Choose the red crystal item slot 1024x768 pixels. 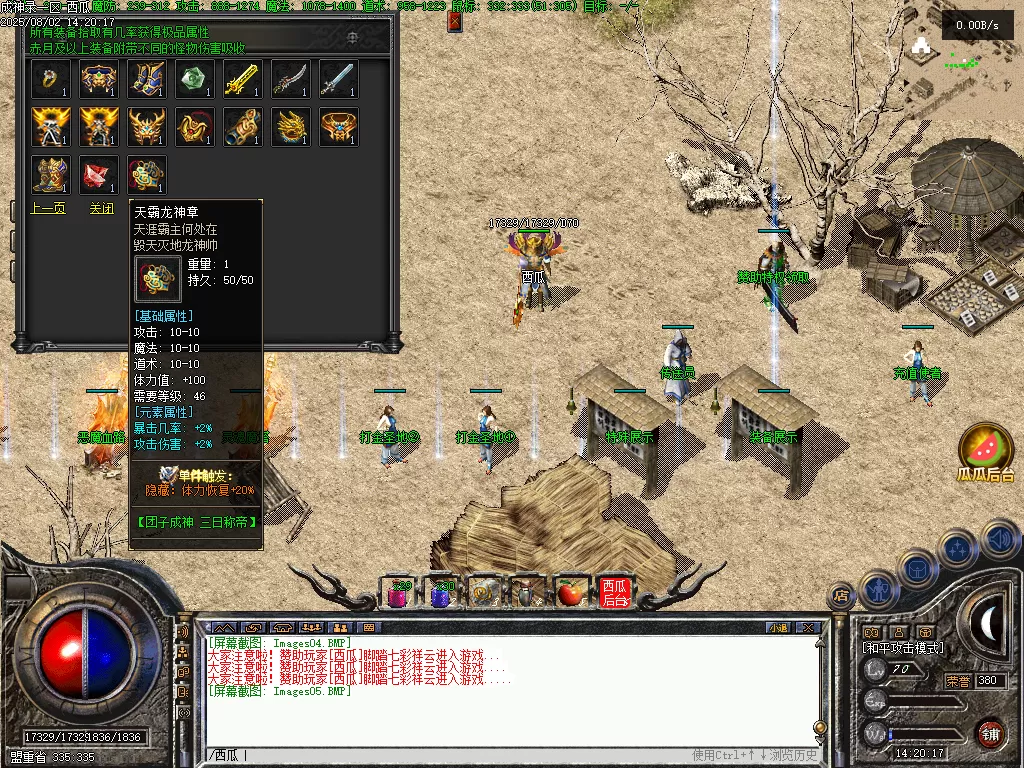[99, 175]
